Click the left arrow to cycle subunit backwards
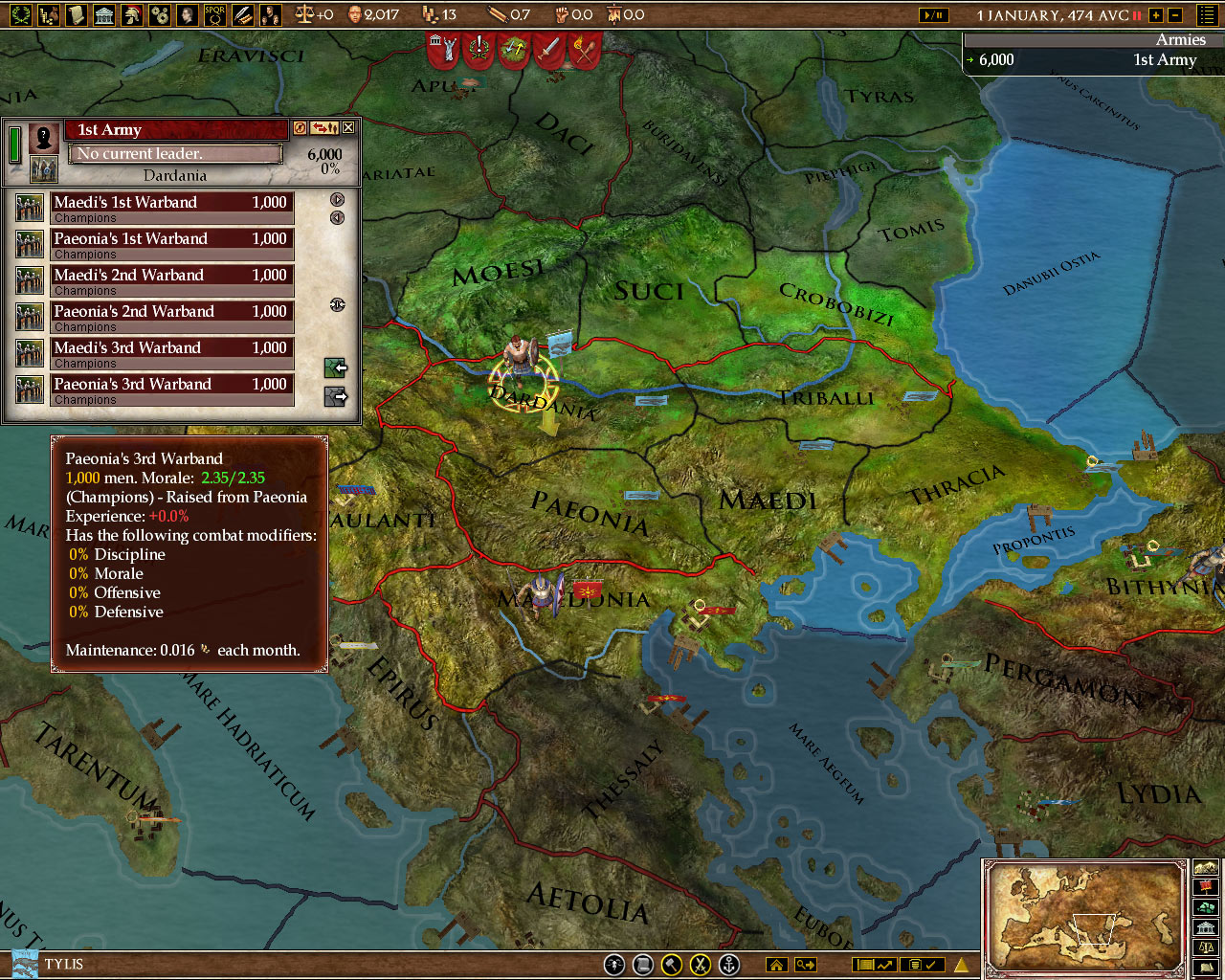This screenshot has width=1225, height=980. (336, 216)
